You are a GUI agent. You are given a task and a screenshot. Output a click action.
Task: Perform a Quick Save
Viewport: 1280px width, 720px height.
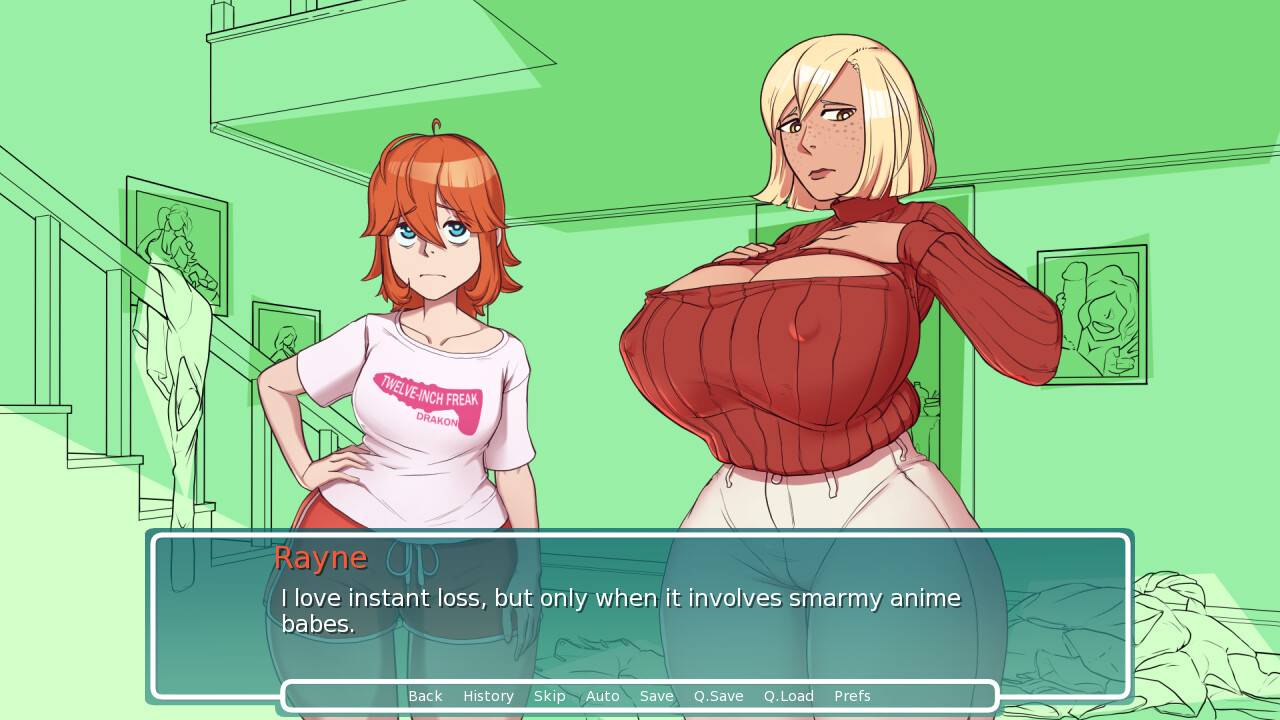coord(717,696)
